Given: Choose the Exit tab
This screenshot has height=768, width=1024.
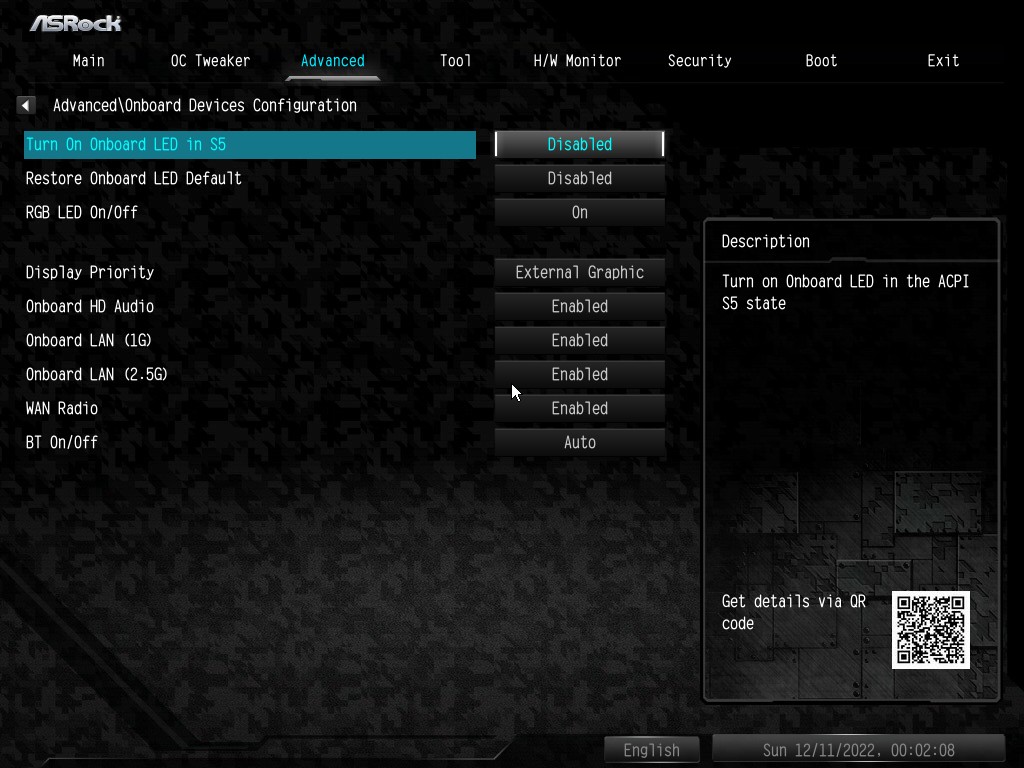Looking at the screenshot, I should (x=943, y=61).
